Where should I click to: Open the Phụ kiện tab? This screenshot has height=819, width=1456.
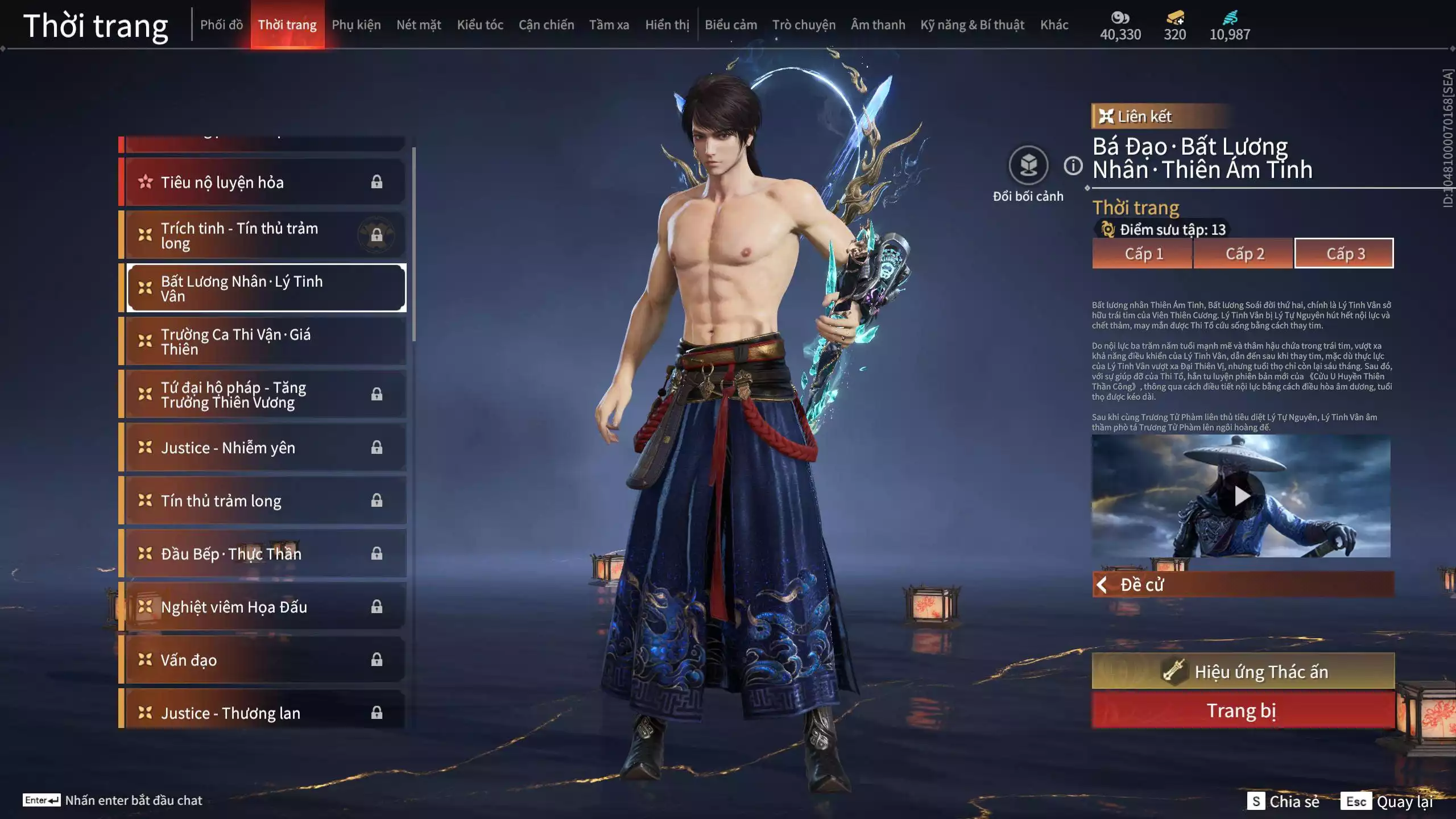pyautogui.click(x=356, y=25)
